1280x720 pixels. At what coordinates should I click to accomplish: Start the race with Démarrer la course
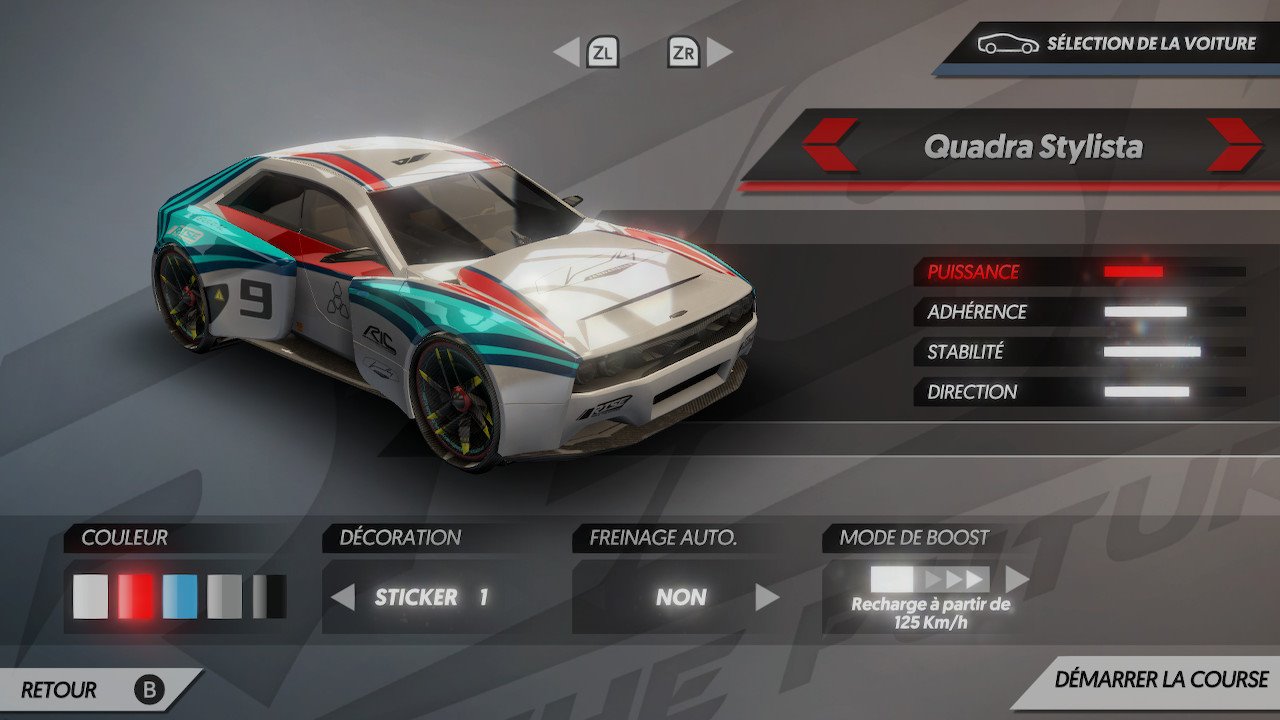coord(1160,680)
